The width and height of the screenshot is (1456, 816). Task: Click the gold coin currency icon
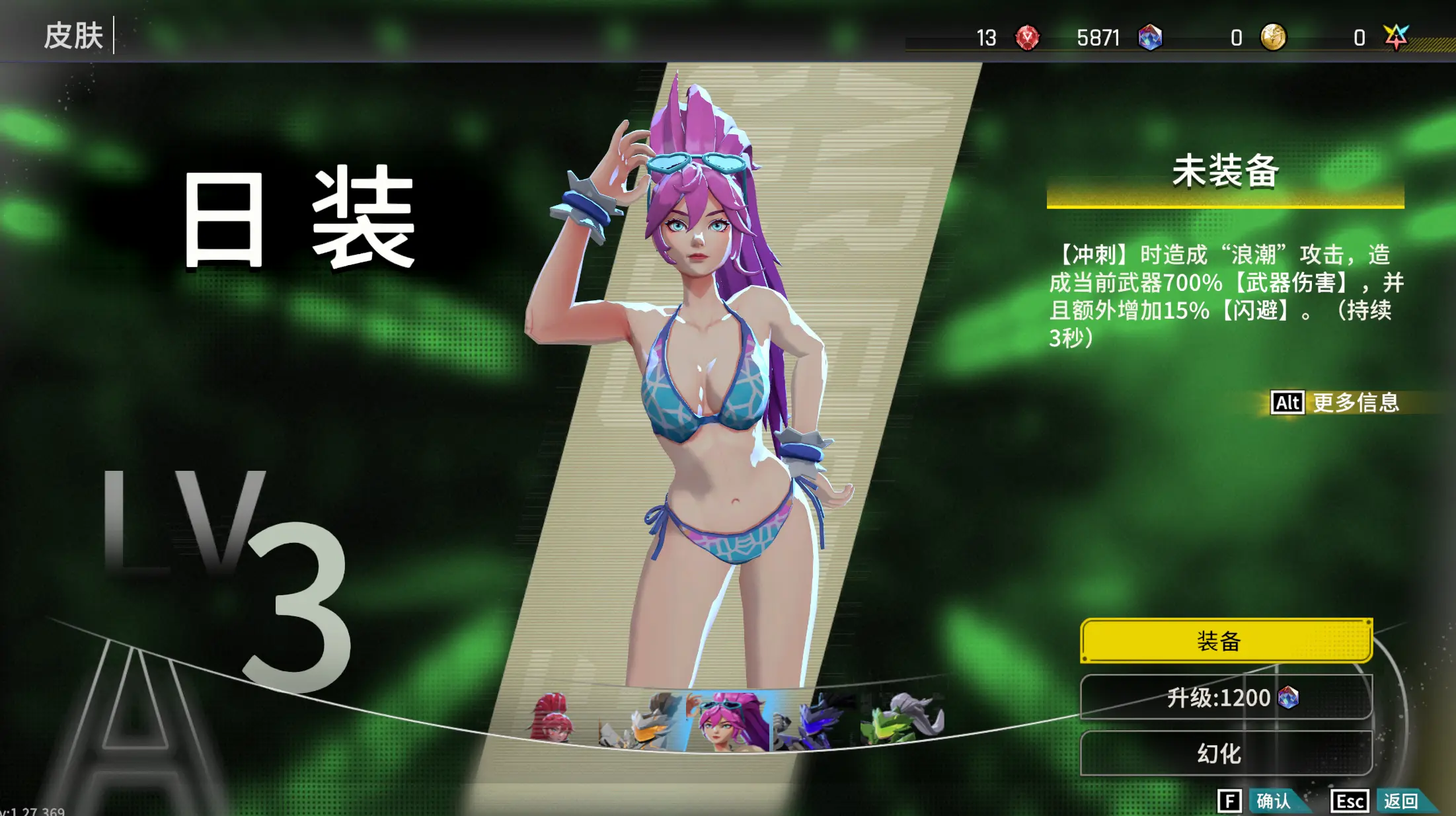click(x=1272, y=38)
